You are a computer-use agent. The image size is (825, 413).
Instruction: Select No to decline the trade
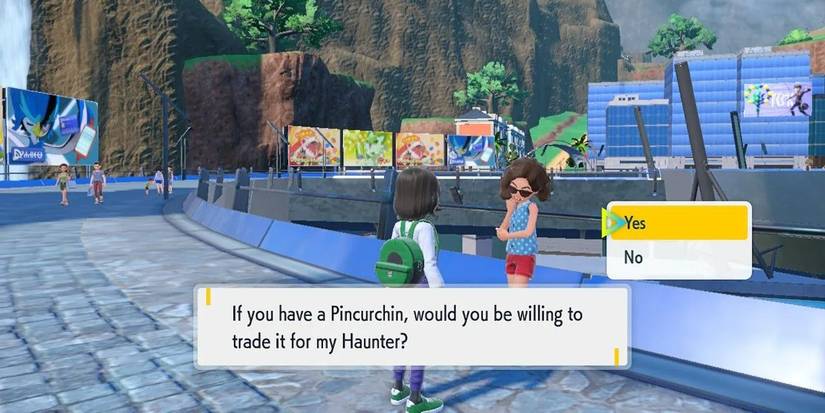680,258
